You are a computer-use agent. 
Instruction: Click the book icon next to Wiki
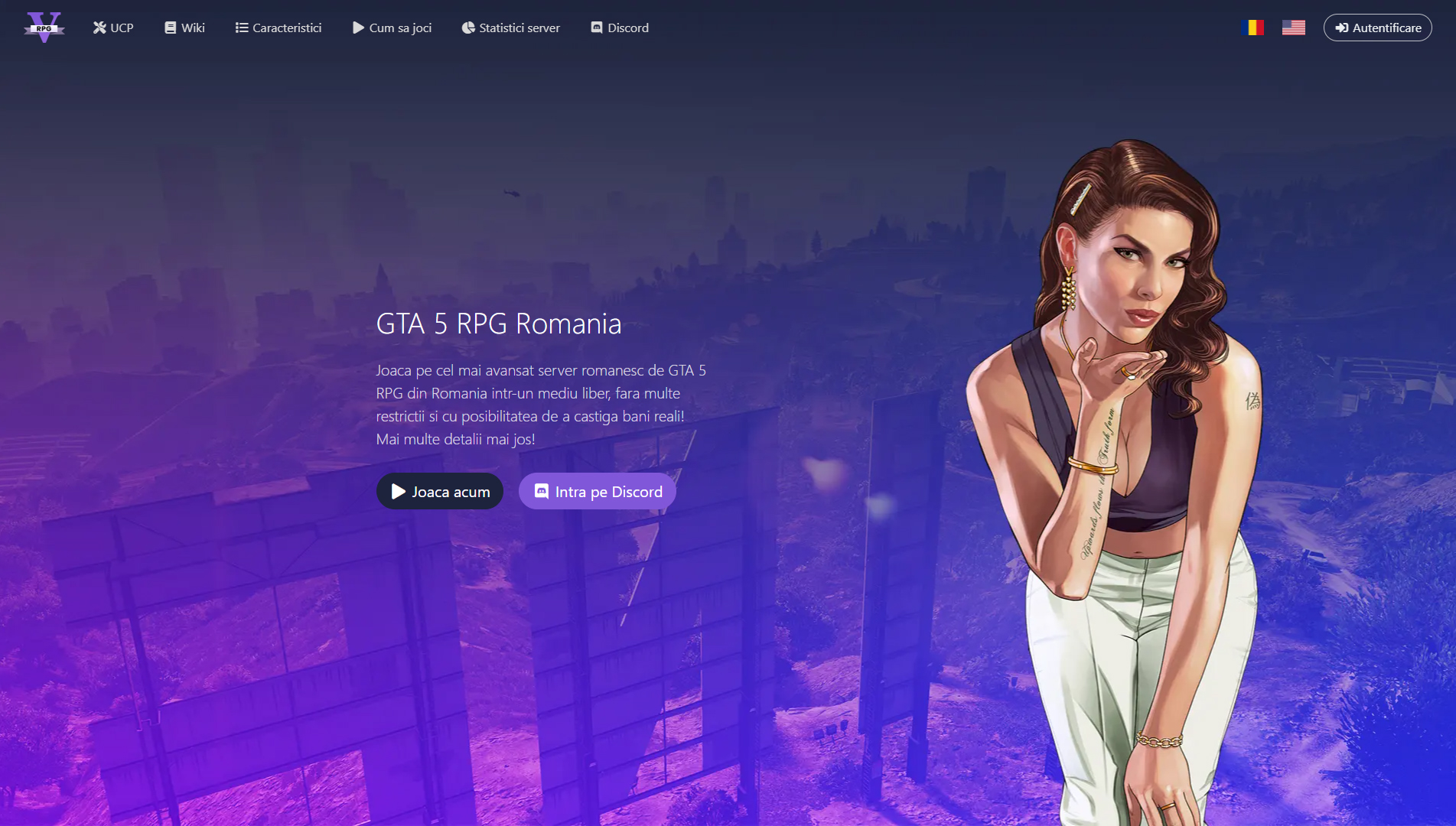(x=170, y=28)
